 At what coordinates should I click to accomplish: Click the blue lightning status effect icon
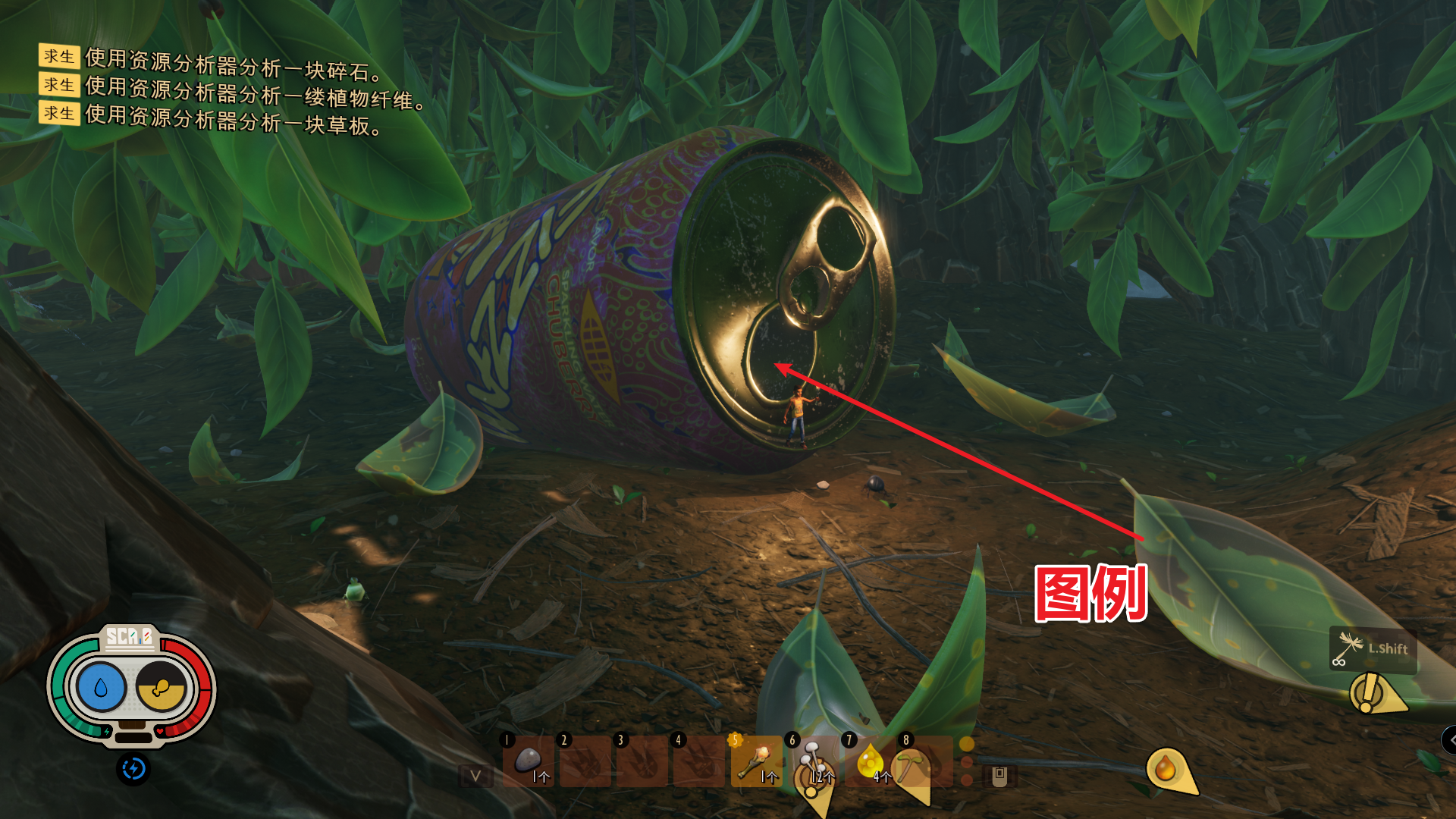(133, 769)
